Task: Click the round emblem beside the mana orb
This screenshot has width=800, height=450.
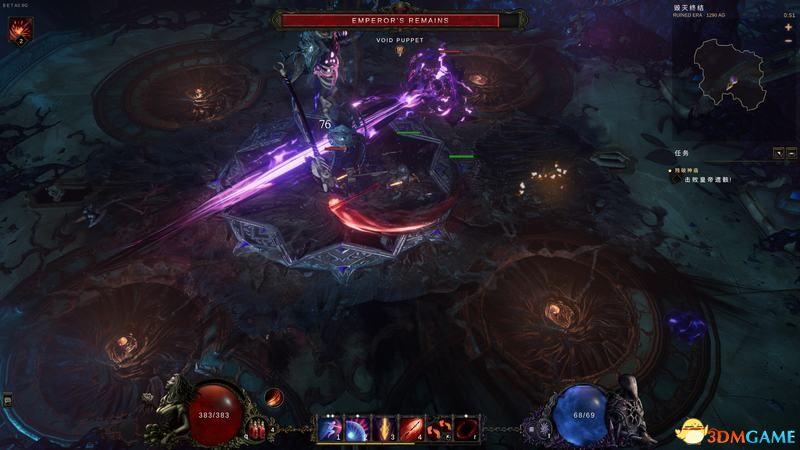Action: [543, 428]
